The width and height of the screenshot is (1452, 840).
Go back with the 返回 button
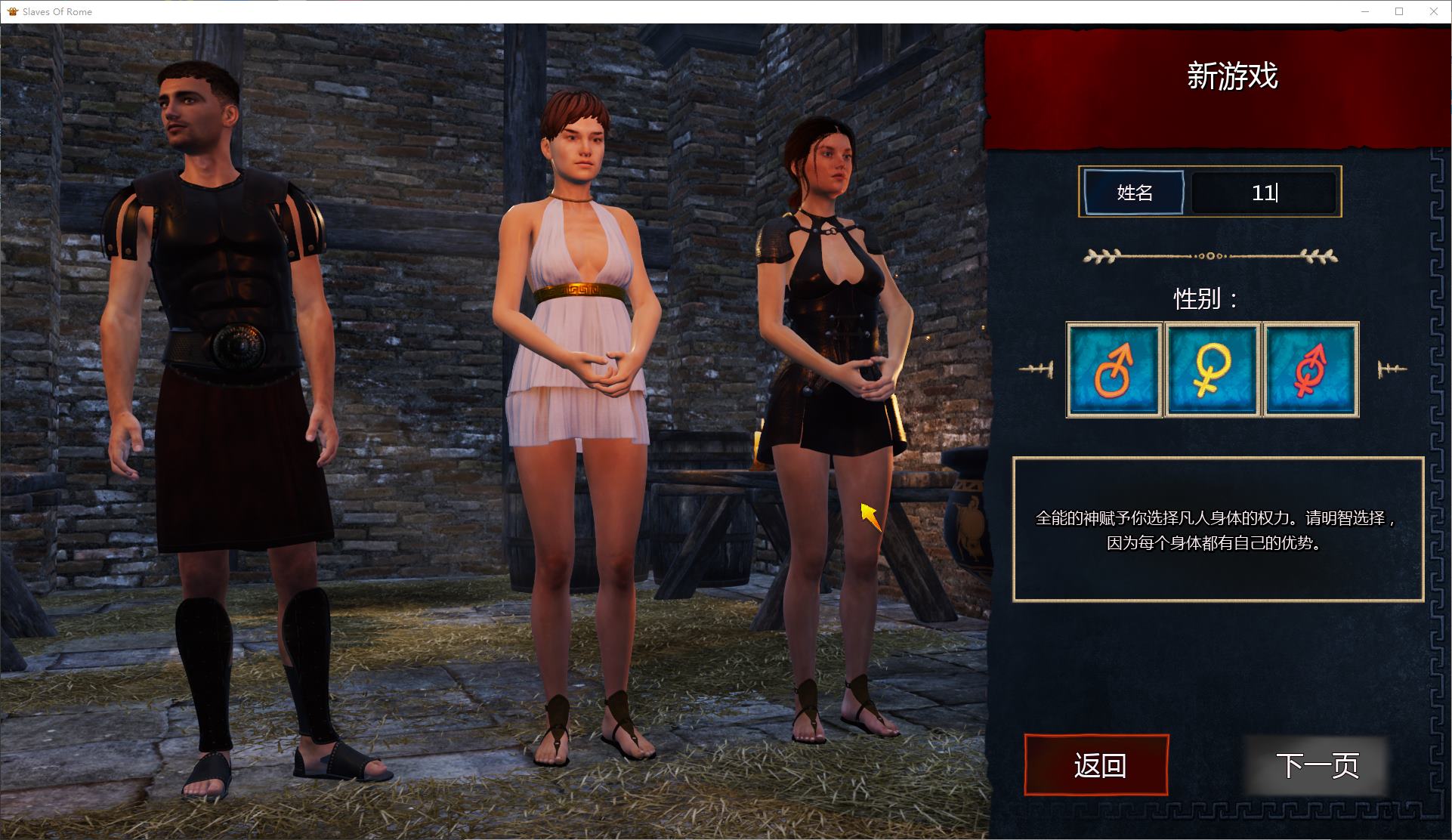click(1096, 765)
